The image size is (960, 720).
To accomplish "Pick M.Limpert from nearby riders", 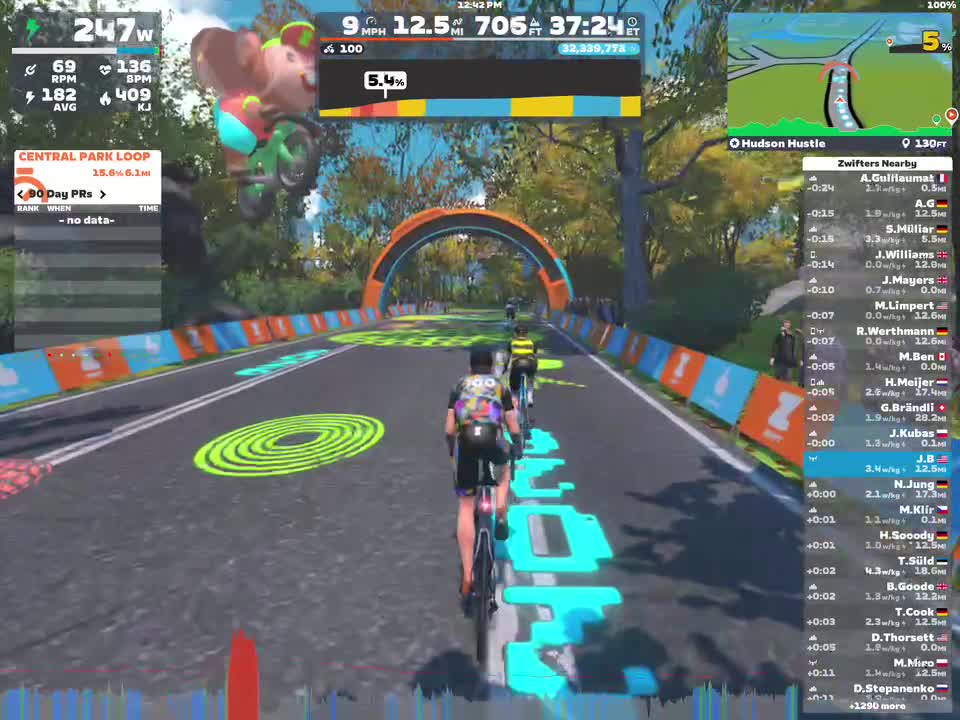I will coord(877,311).
